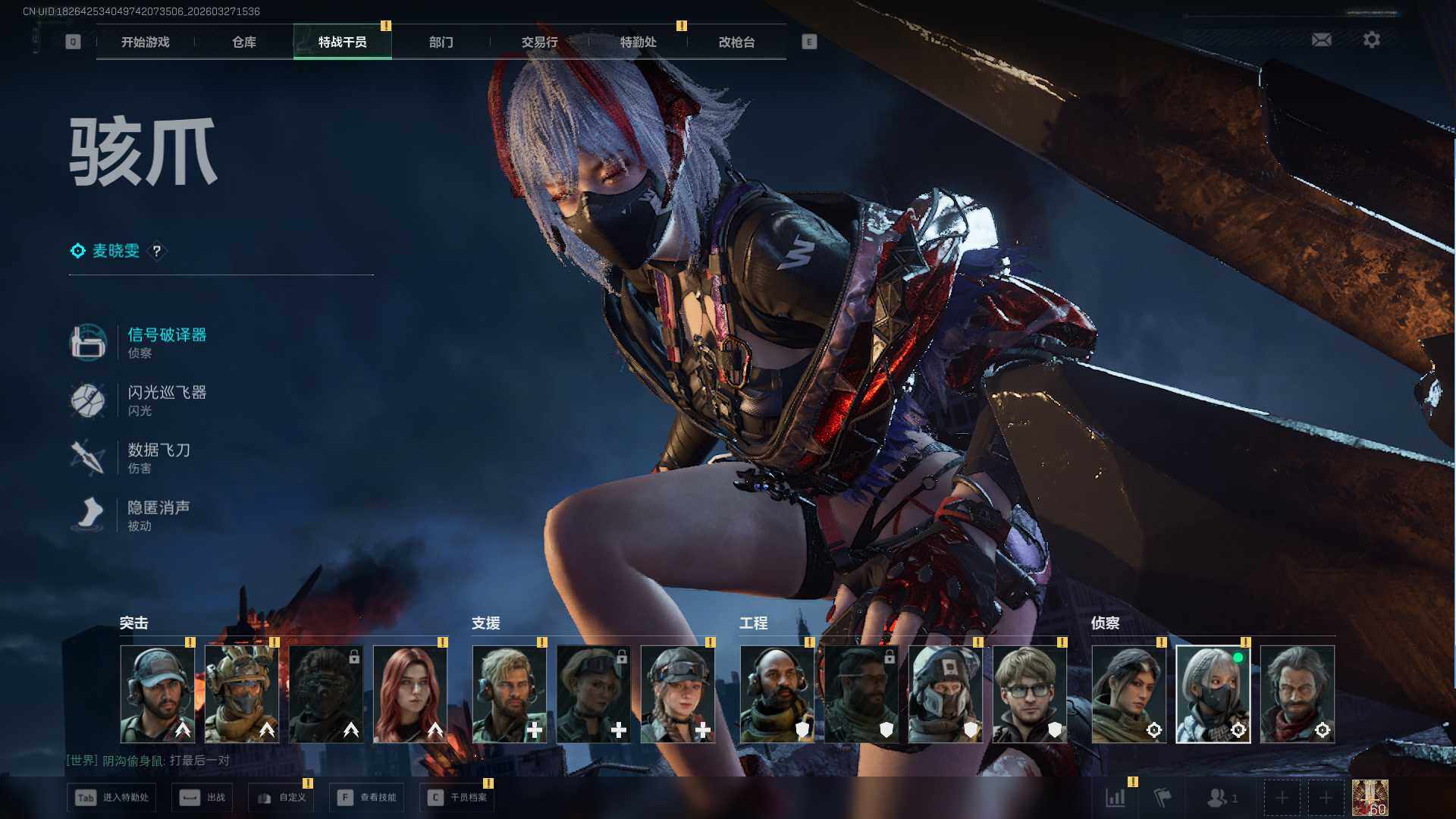Open settings via the gear icon
Image resolution: width=1456 pixels, height=819 pixels.
tap(1371, 39)
